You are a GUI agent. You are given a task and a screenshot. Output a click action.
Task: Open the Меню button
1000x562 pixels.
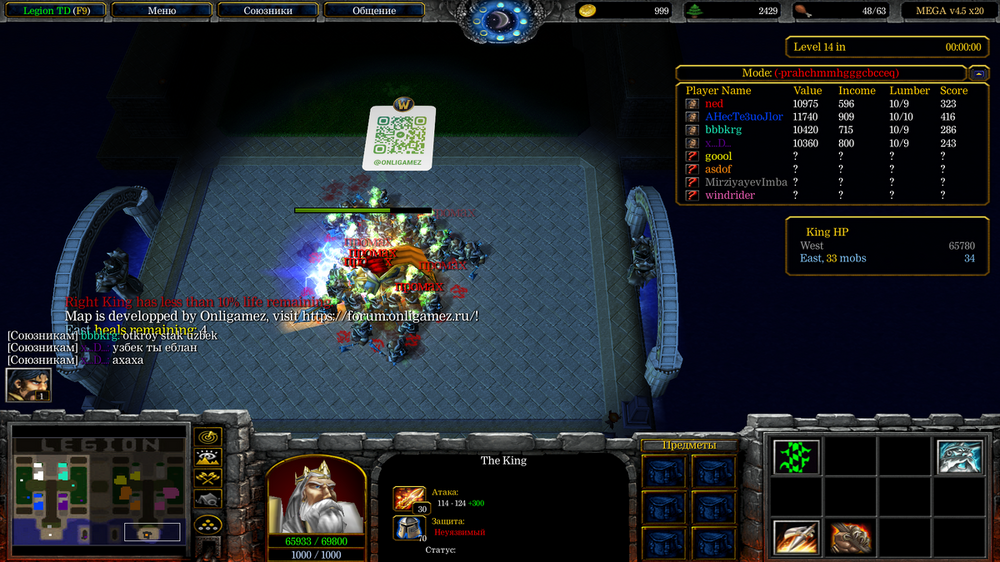point(161,11)
